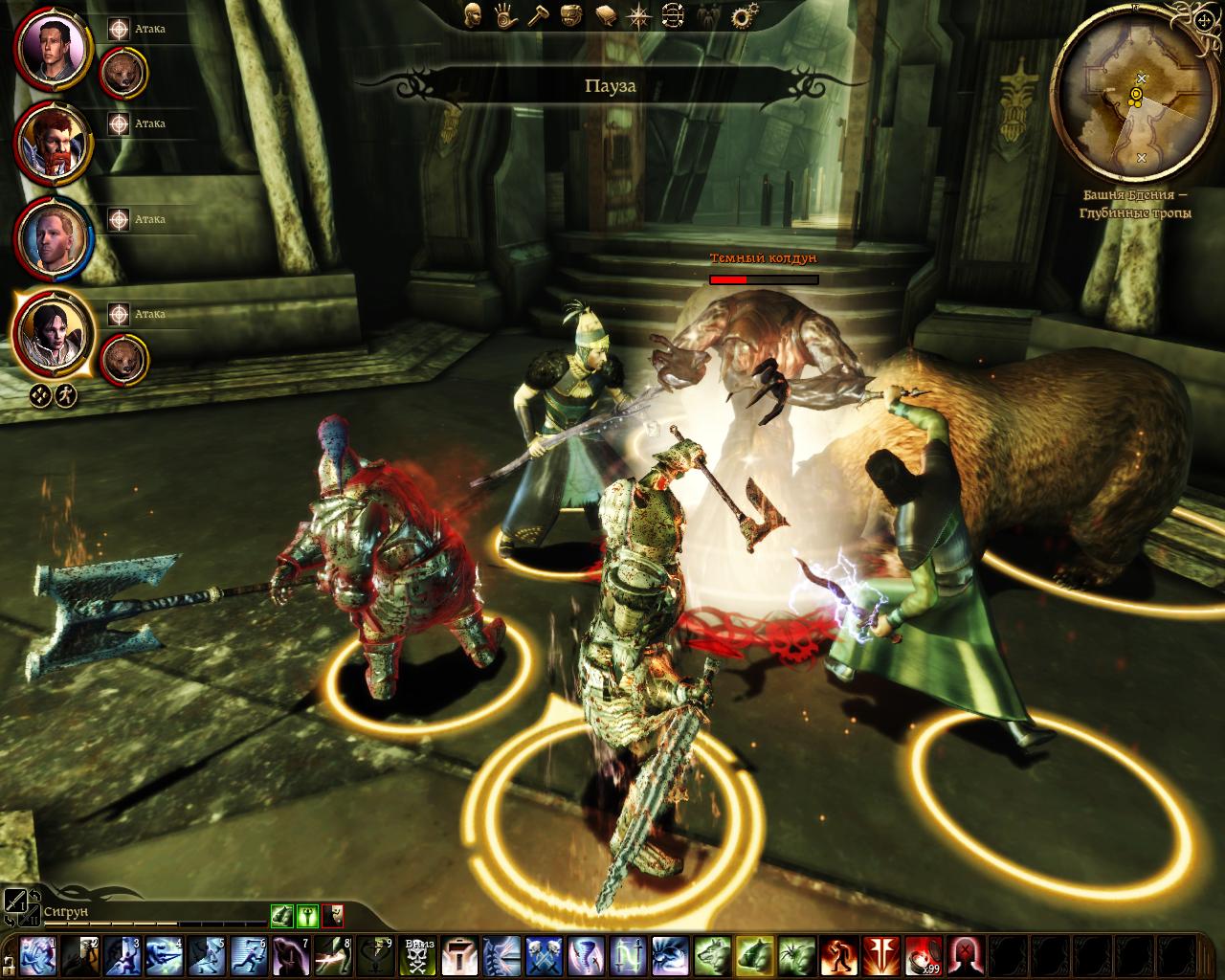
Task: Click the minimap zoom control
Action: [1204, 21]
